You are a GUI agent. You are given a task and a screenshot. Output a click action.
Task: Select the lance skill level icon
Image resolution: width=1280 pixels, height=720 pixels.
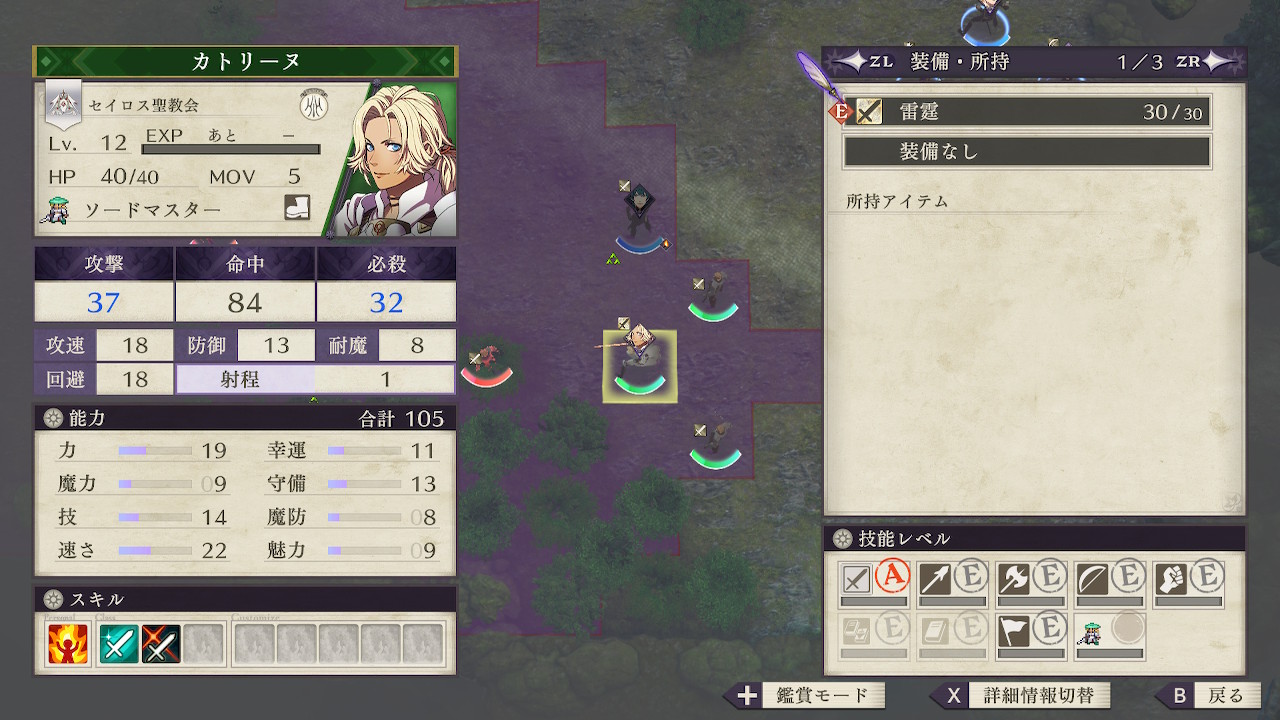[936, 579]
